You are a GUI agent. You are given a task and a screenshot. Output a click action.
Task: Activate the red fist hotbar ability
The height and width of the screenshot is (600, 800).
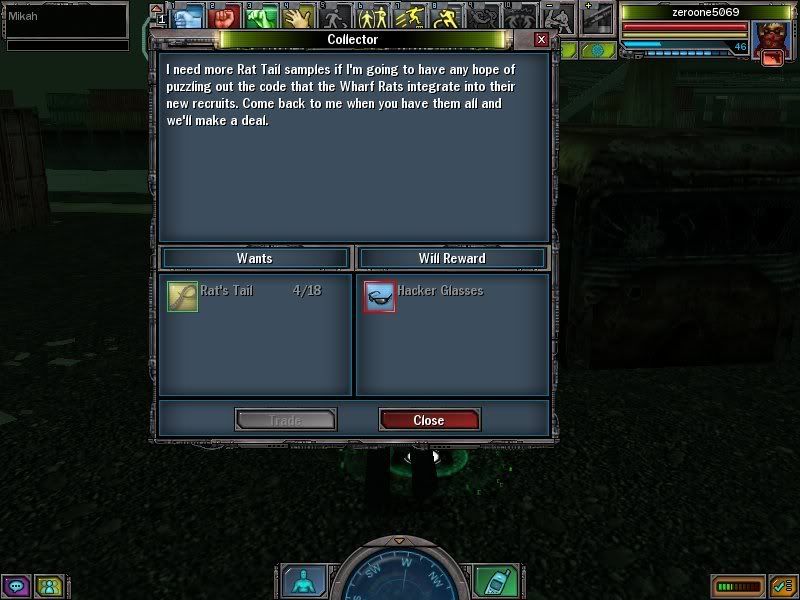click(x=224, y=17)
